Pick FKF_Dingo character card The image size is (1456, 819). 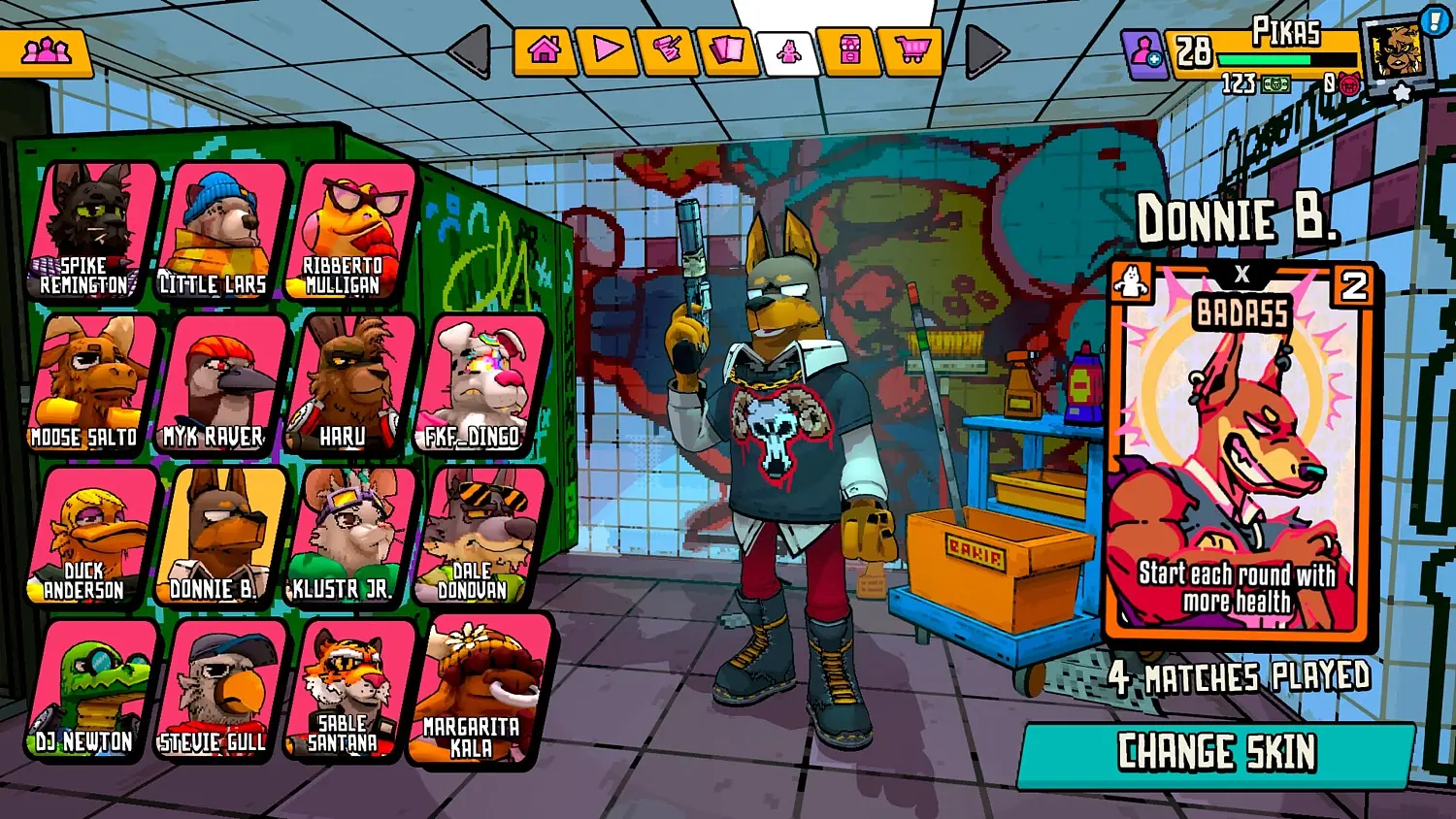point(479,384)
